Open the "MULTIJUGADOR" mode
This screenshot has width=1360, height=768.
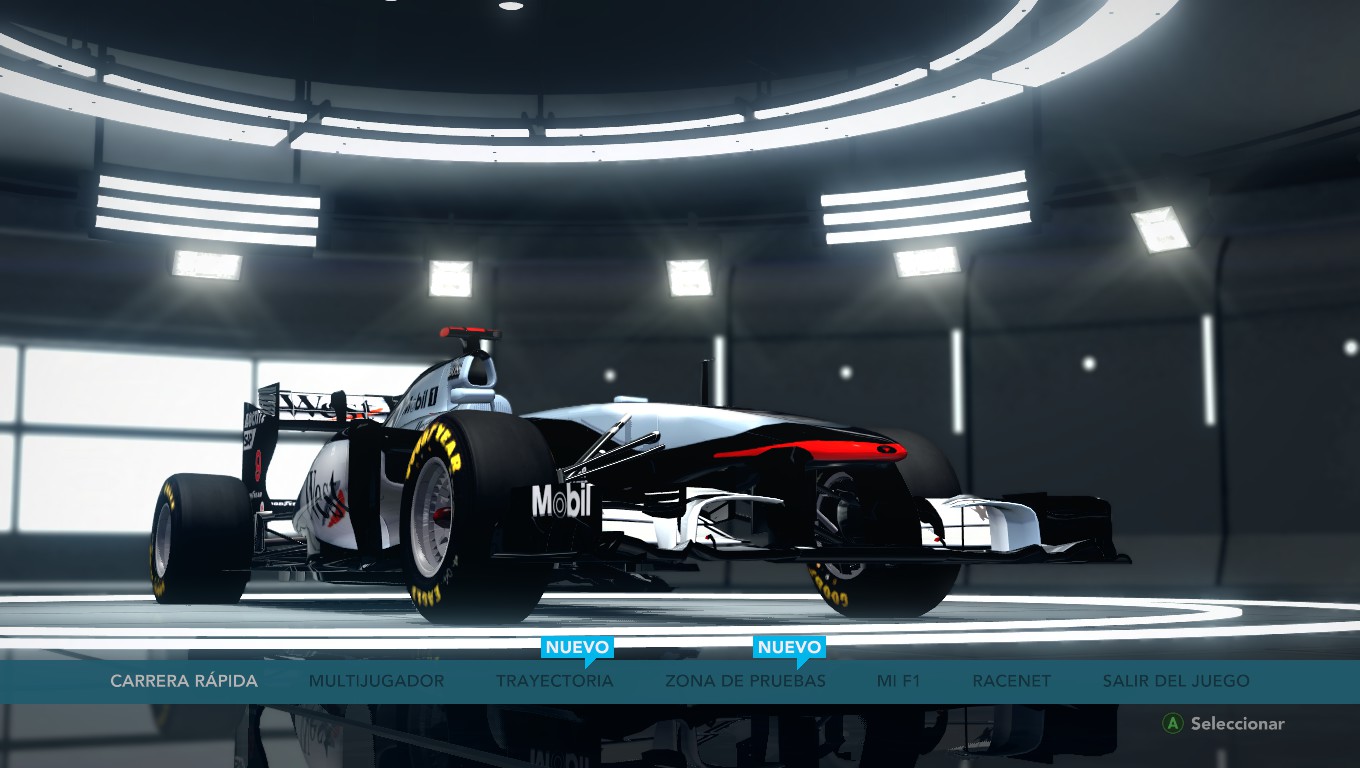coord(375,680)
